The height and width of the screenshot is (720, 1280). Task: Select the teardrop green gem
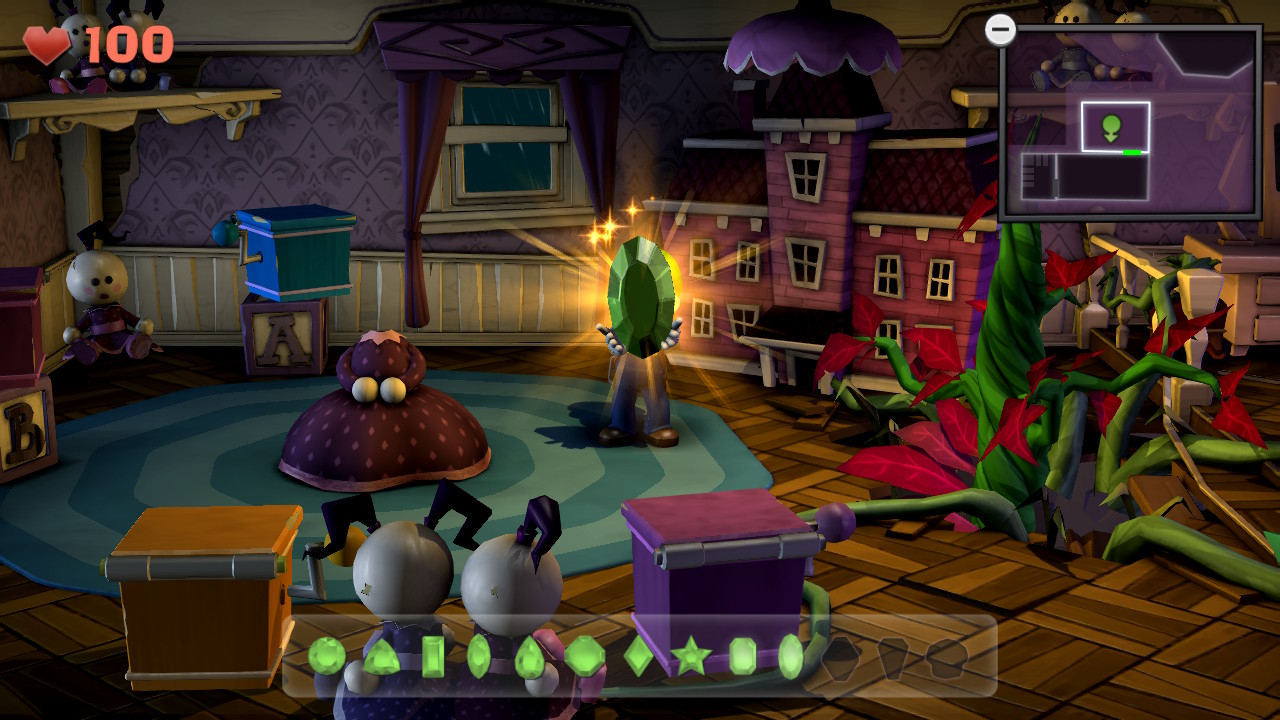(x=529, y=657)
